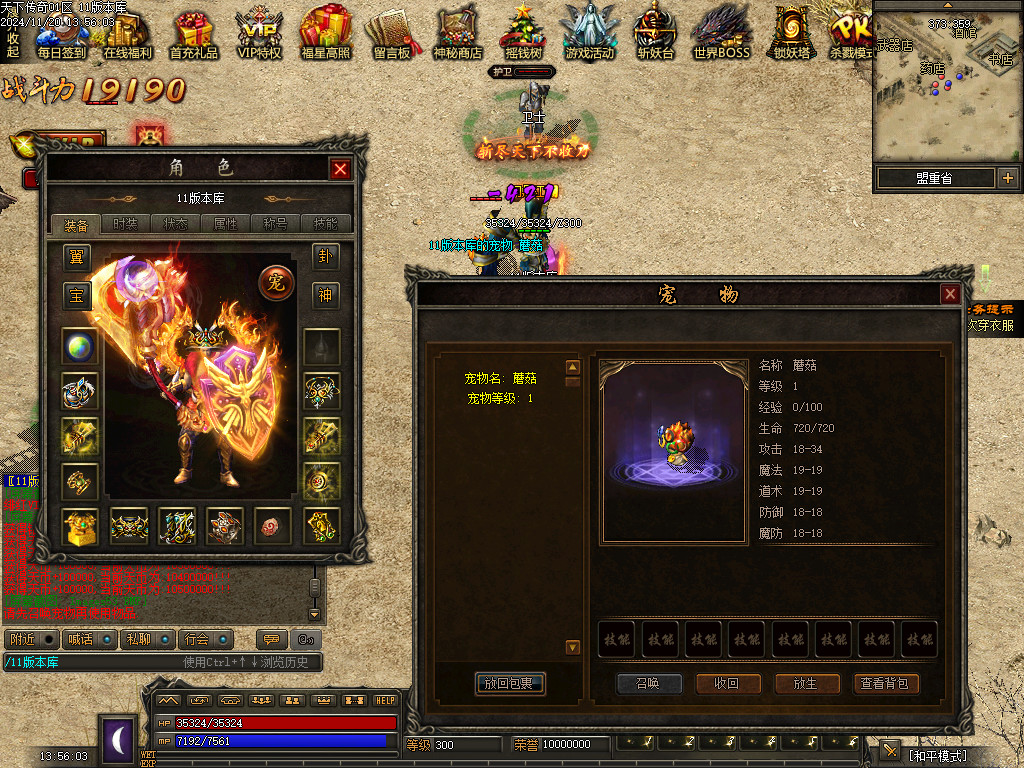Image resolution: width=1024 pixels, height=768 pixels.
Task: Close the 角色 character window
Action: pyautogui.click(x=340, y=169)
